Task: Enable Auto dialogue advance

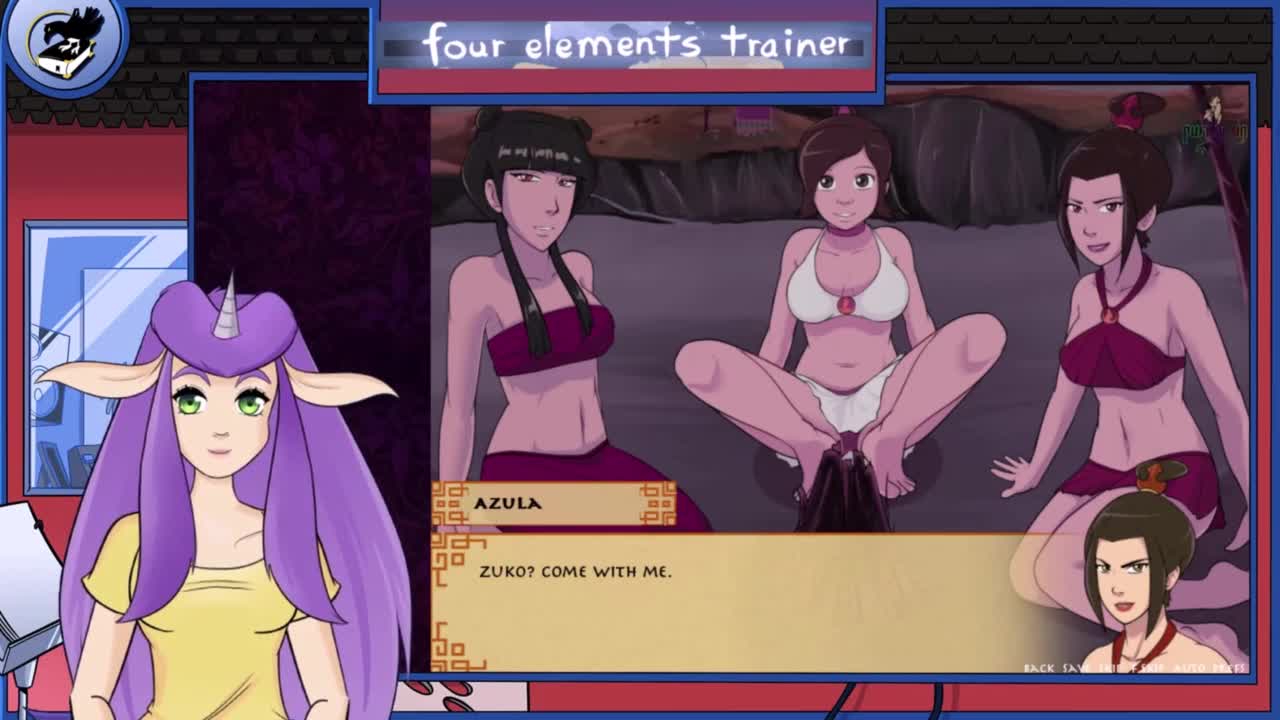Action: pyautogui.click(x=1190, y=668)
